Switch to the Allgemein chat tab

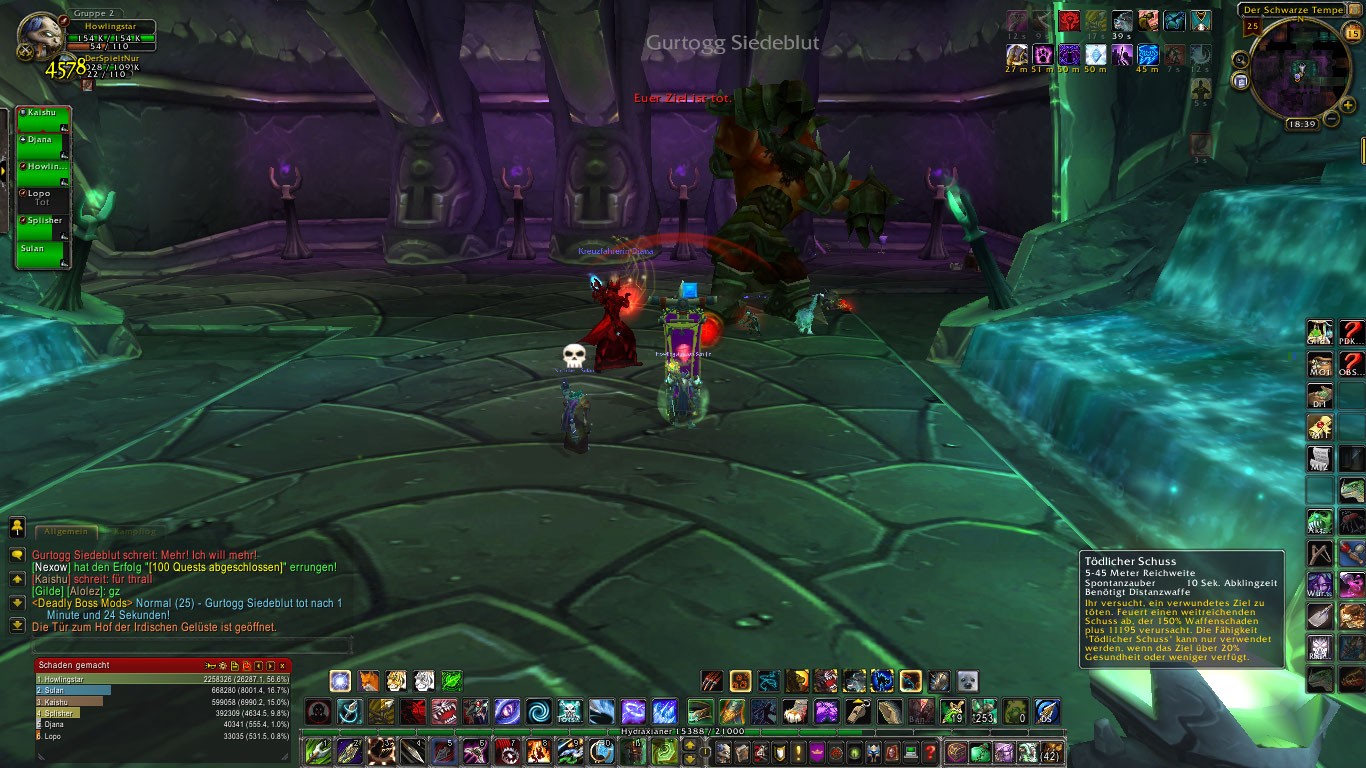pos(68,532)
